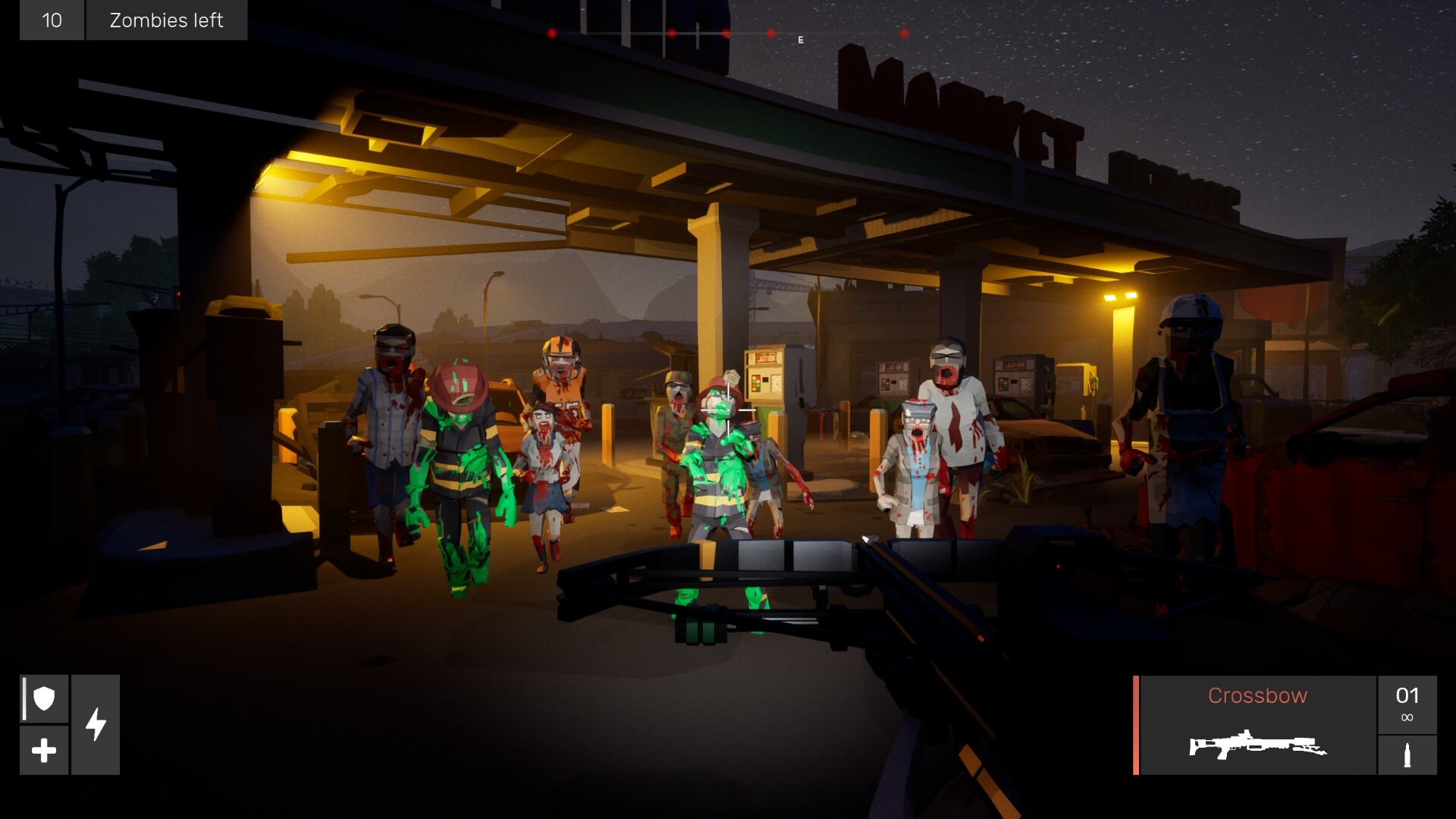Viewport: 1456px width, 819px height.
Task: Click the ammo count showing 01
Action: click(x=1407, y=694)
